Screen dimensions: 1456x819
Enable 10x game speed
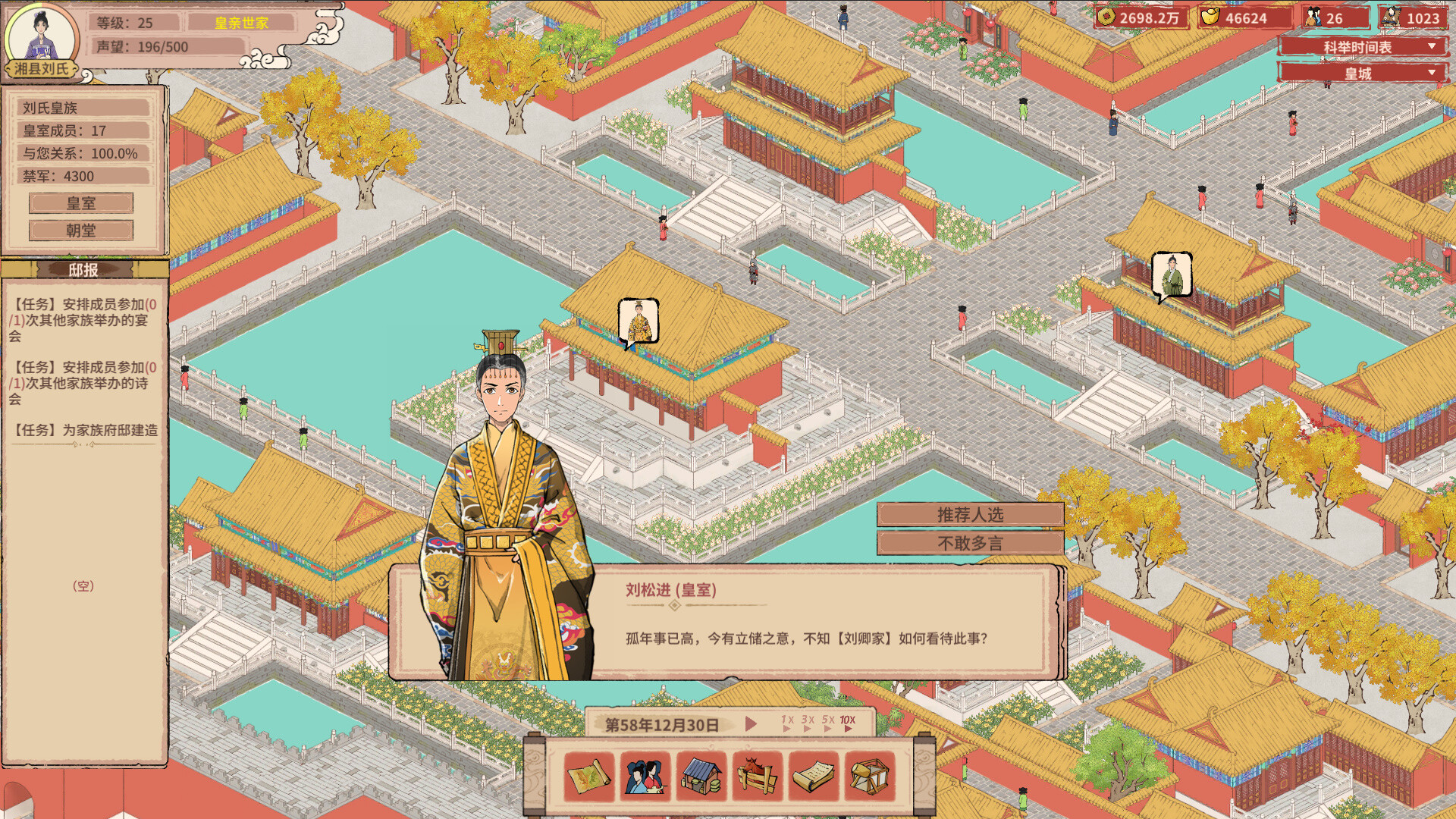(x=847, y=722)
